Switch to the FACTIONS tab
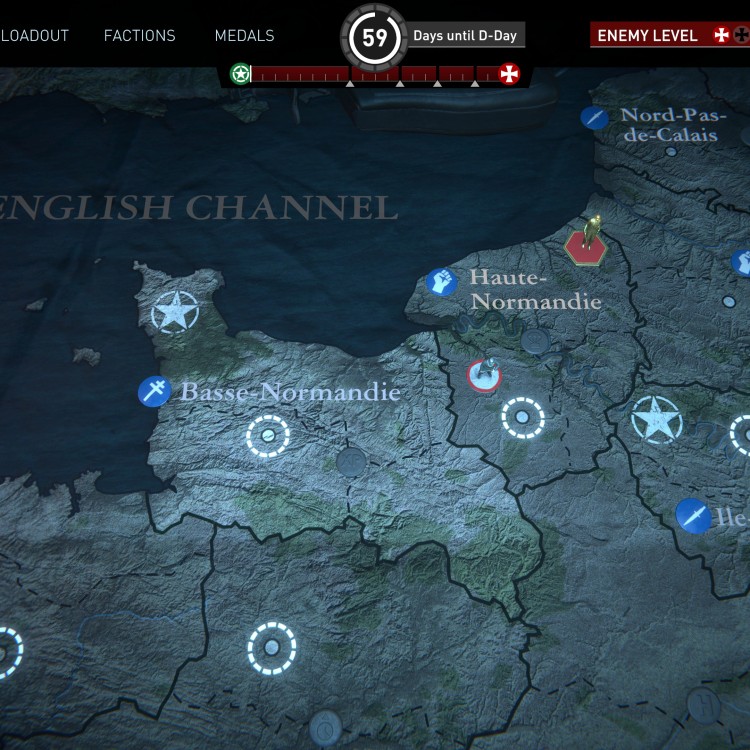The image size is (750, 750). 139,35
